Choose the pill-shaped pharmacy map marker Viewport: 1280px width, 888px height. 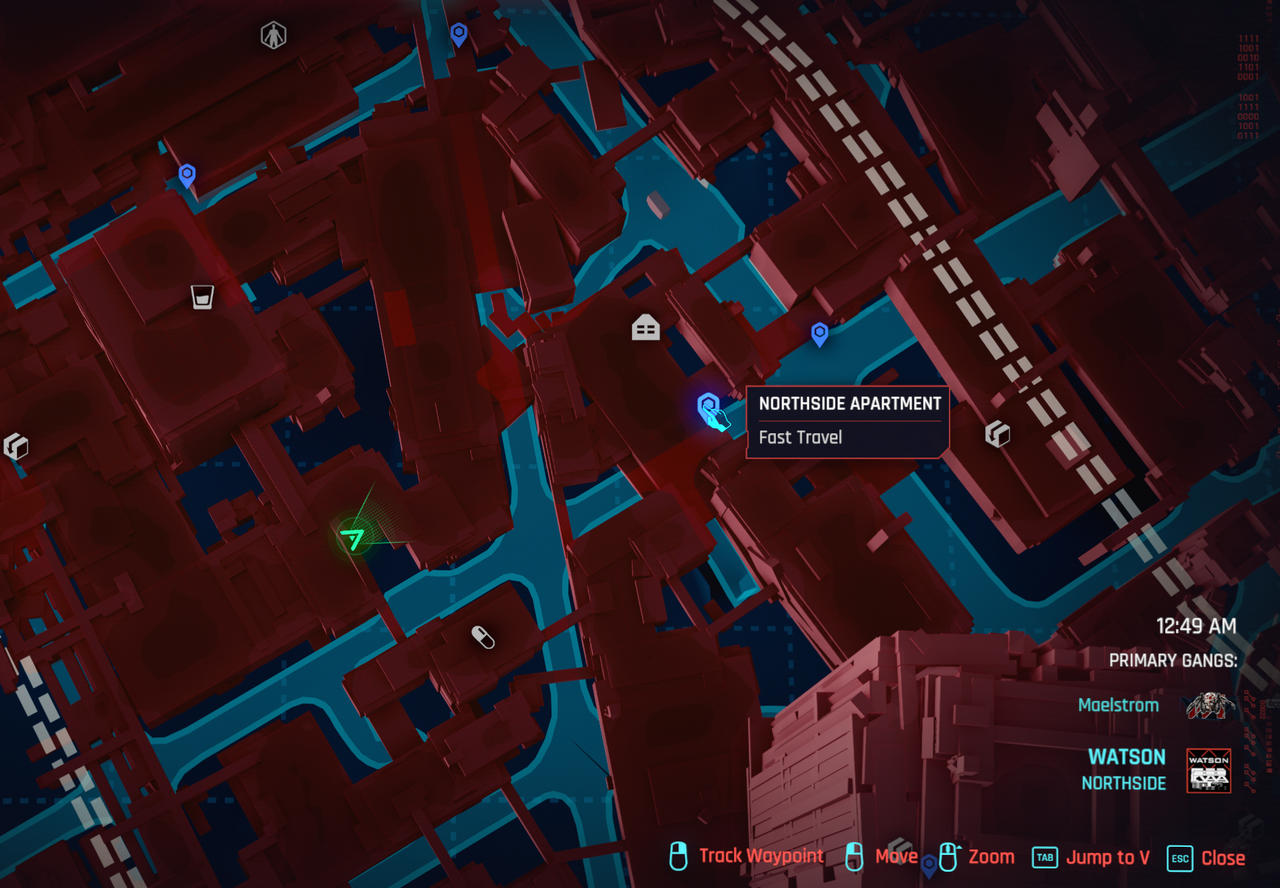pyautogui.click(x=483, y=637)
